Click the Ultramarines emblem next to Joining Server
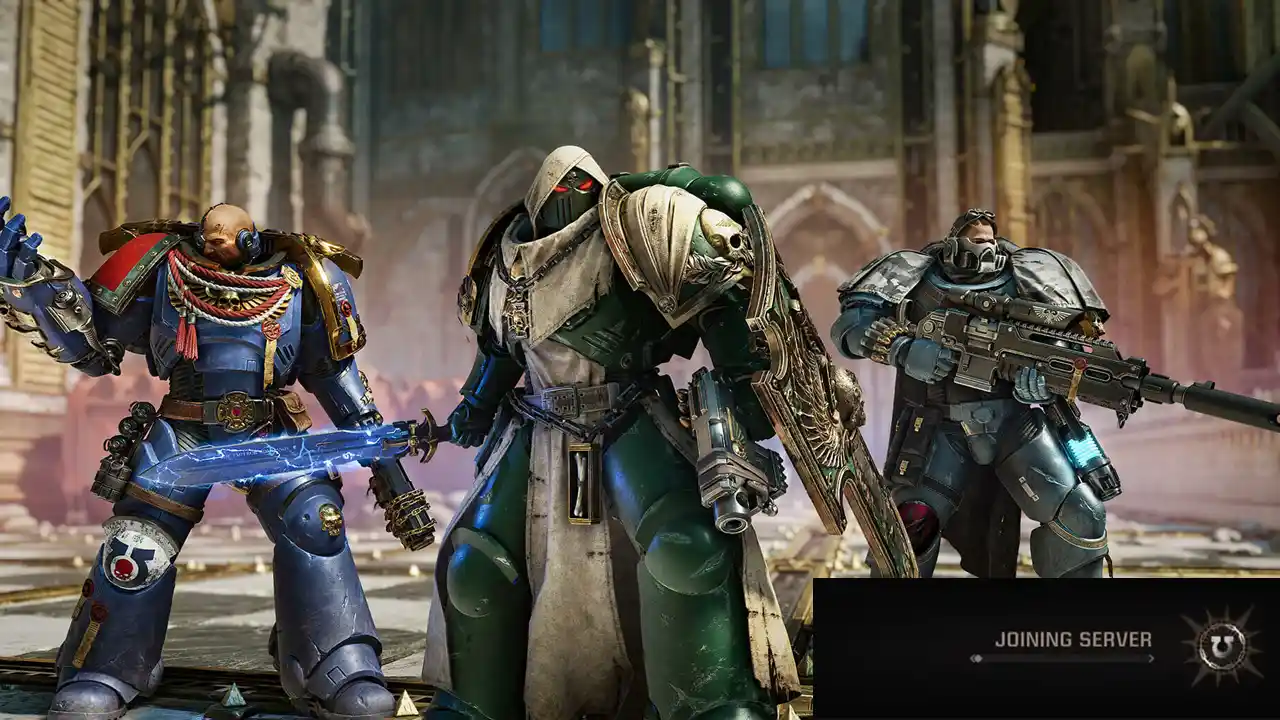The image size is (1280, 720). coord(1222,645)
